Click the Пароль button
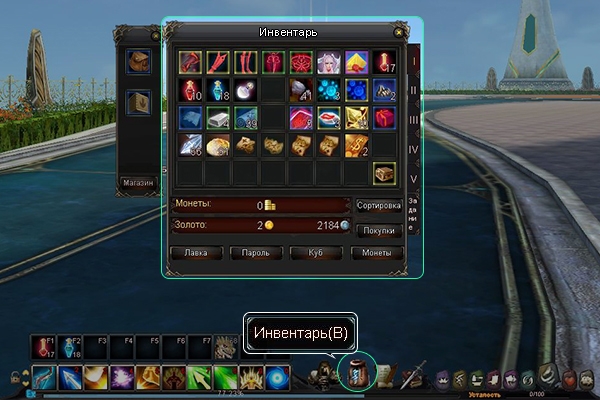 pyautogui.click(x=255, y=253)
